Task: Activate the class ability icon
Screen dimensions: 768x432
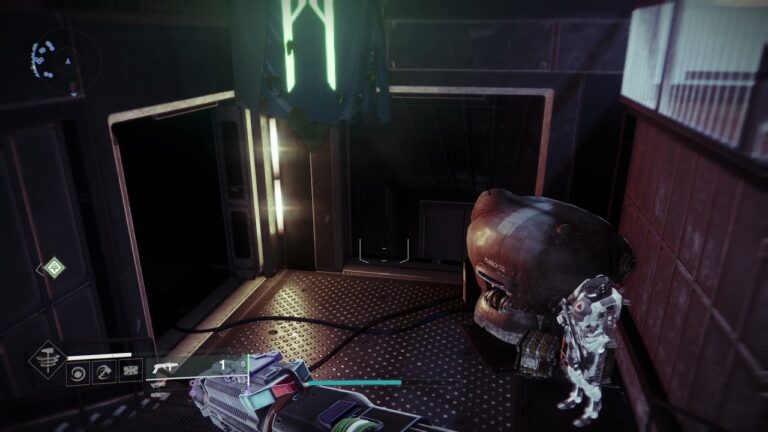Action: (x=129, y=372)
